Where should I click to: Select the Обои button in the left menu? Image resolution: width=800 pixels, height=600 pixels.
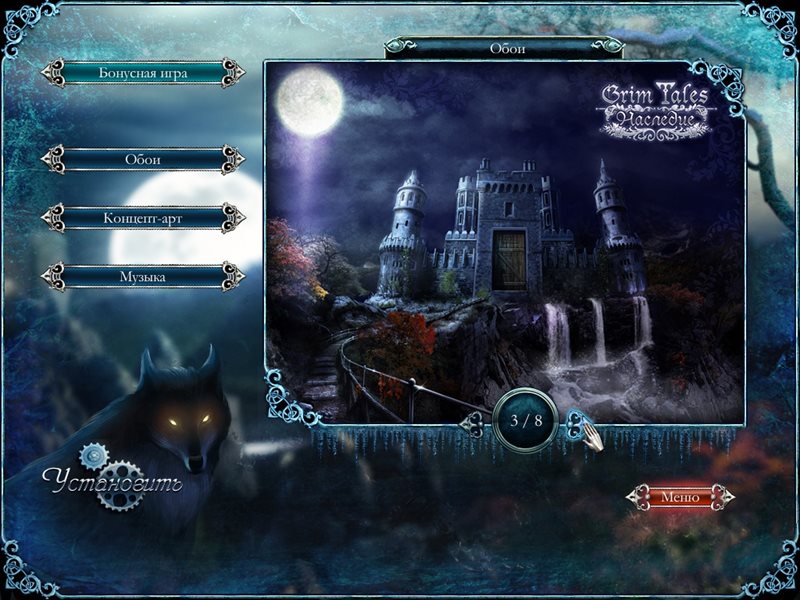point(143,159)
